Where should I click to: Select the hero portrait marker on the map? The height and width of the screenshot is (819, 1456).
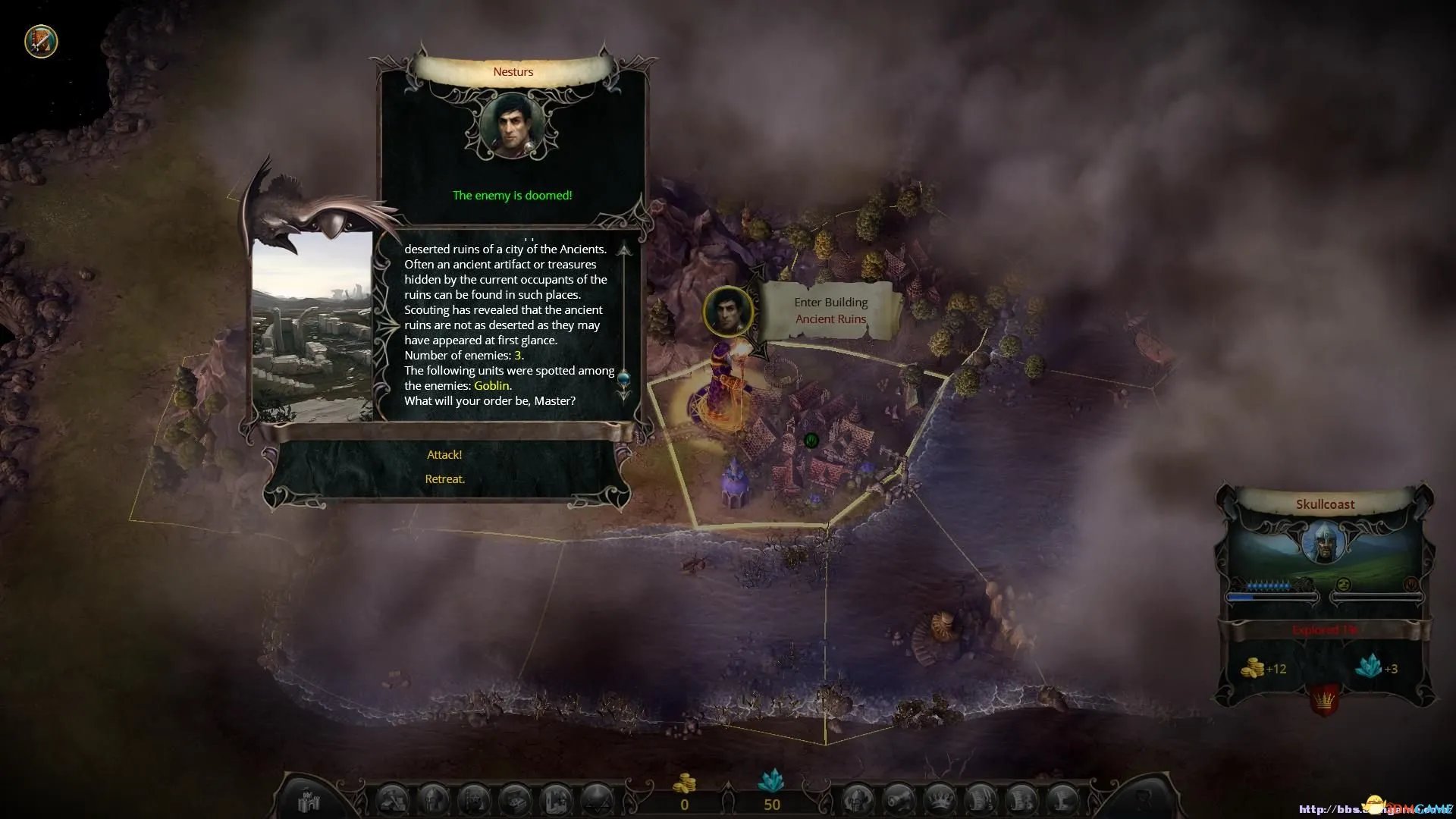click(728, 310)
